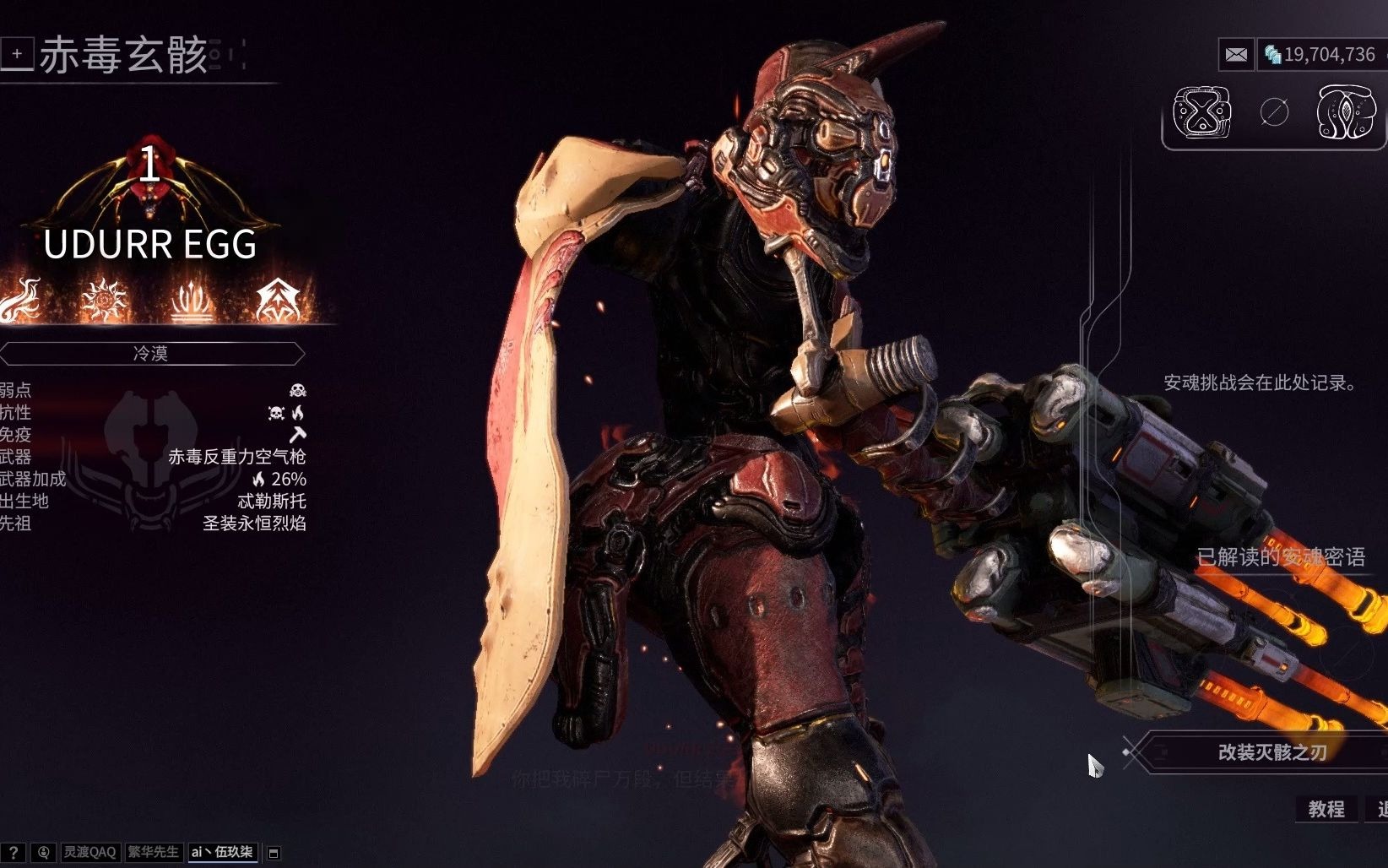The width and height of the screenshot is (1388, 868).
Task: Inspect the winged-arrowhead ability icon
Action: point(278,301)
